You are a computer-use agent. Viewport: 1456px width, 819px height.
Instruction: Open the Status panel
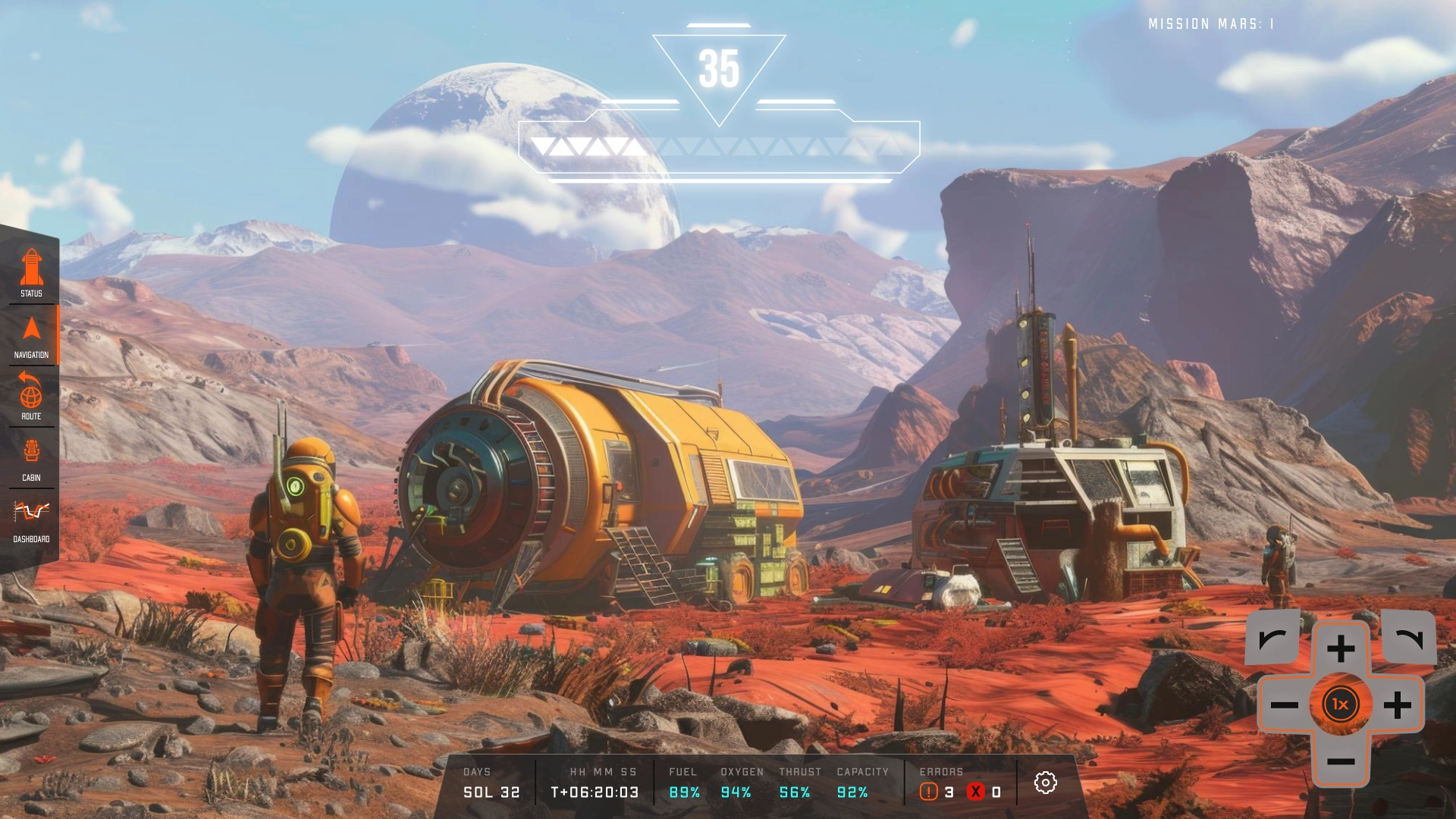coord(31,273)
